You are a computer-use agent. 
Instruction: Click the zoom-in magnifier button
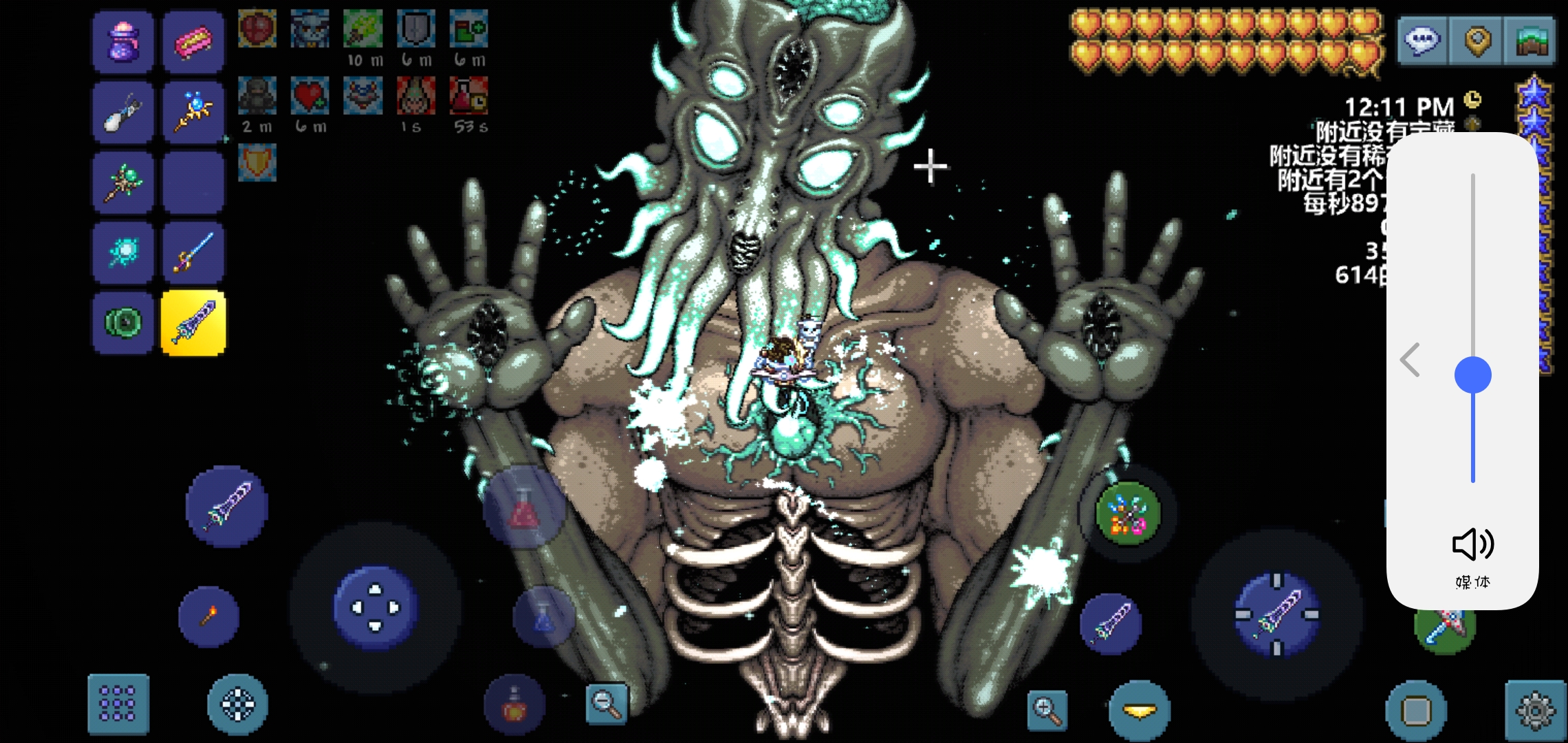1047,709
